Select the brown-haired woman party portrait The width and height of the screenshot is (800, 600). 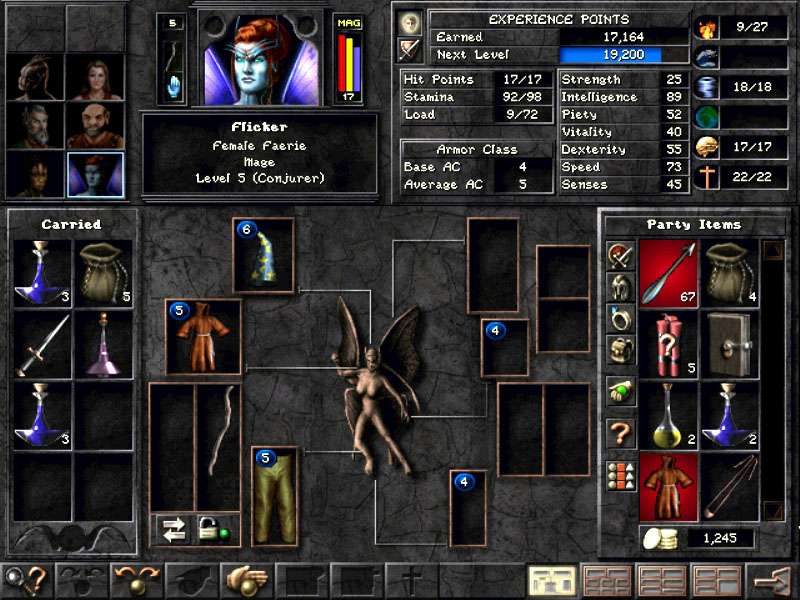tap(95, 76)
